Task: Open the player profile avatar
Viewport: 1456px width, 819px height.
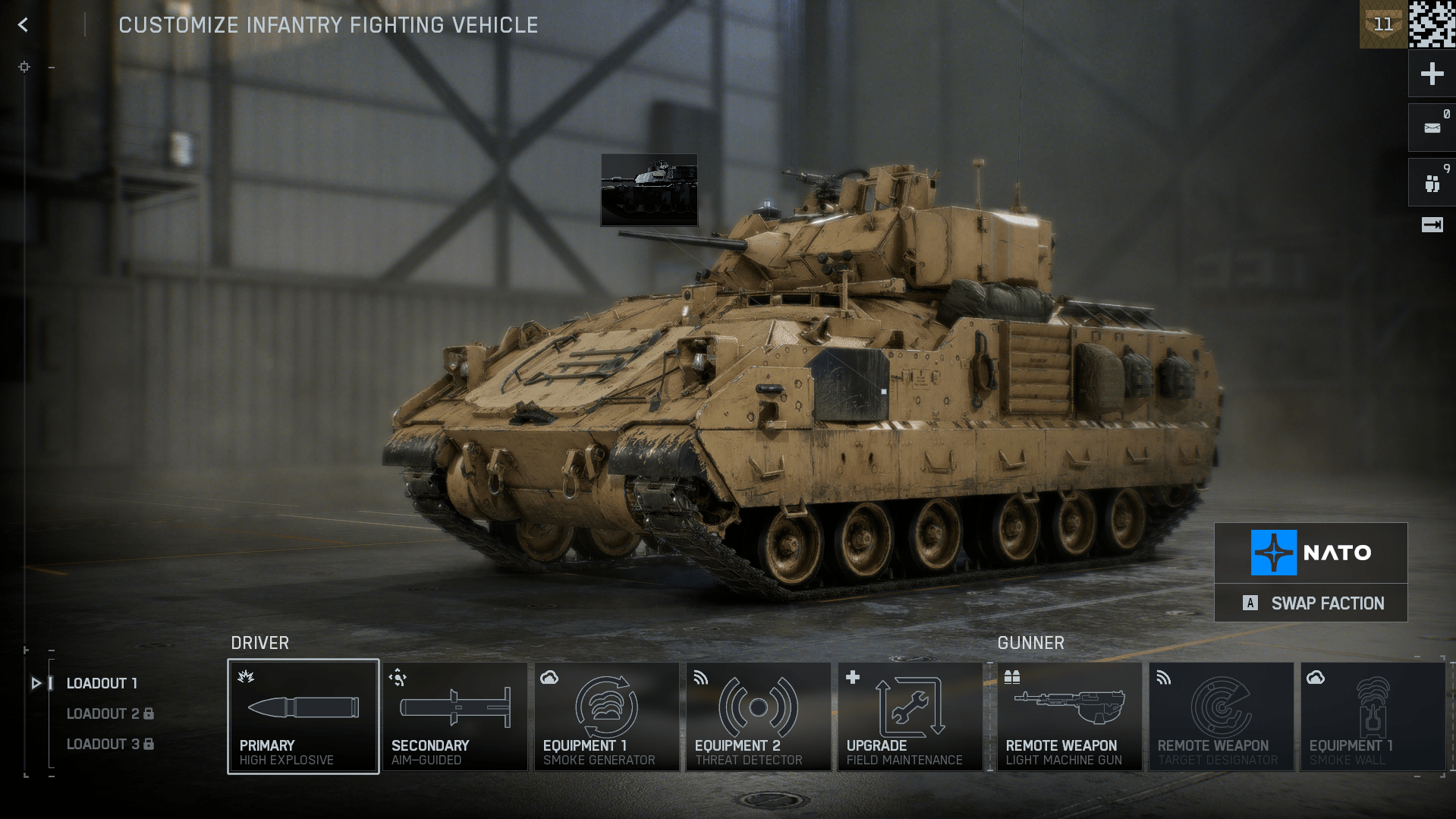Action: [x=1432, y=24]
